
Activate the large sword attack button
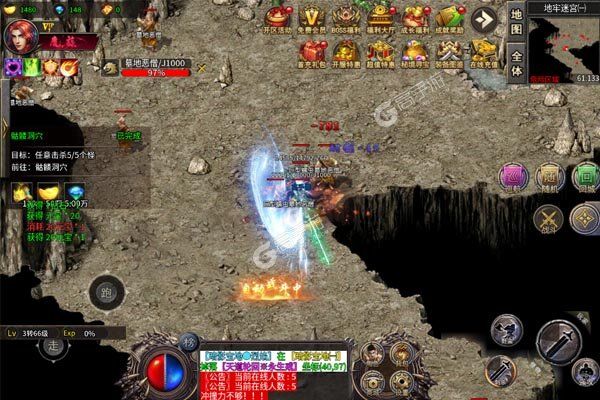click(x=560, y=342)
